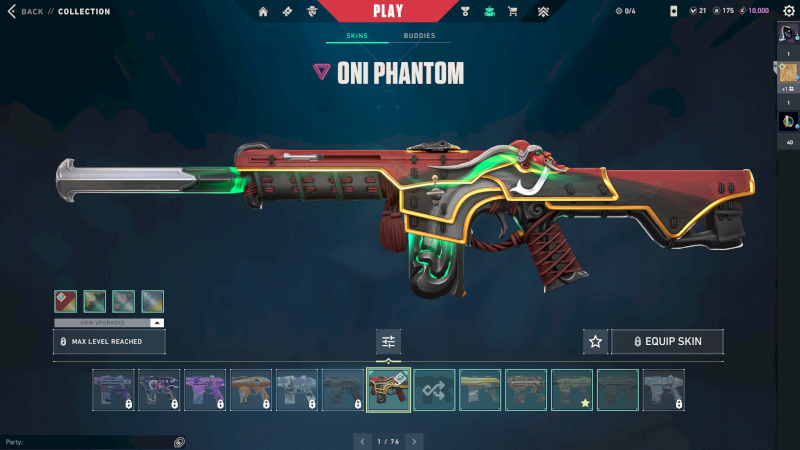Screen dimensions: 800x450
Task: Open the skin filter sliders button
Action: click(389, 341)
